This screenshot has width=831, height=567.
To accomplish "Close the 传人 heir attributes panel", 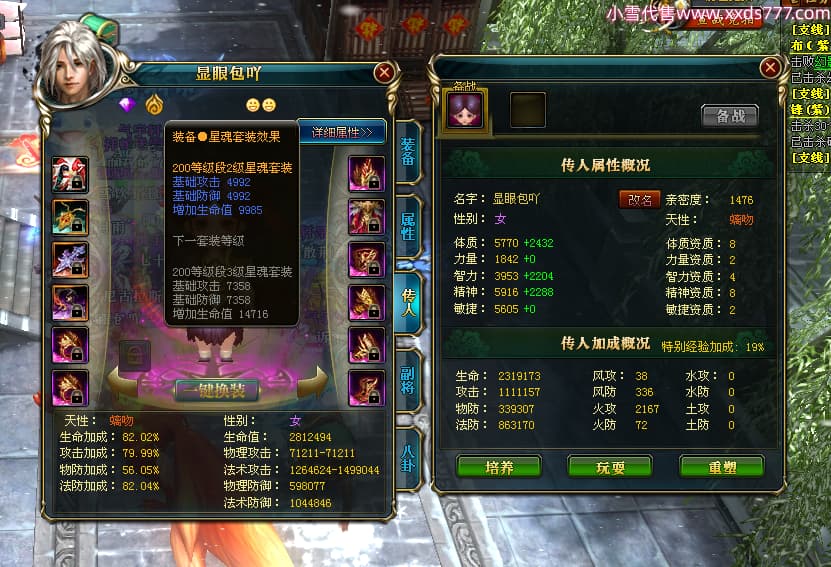I will pos(769,67).
